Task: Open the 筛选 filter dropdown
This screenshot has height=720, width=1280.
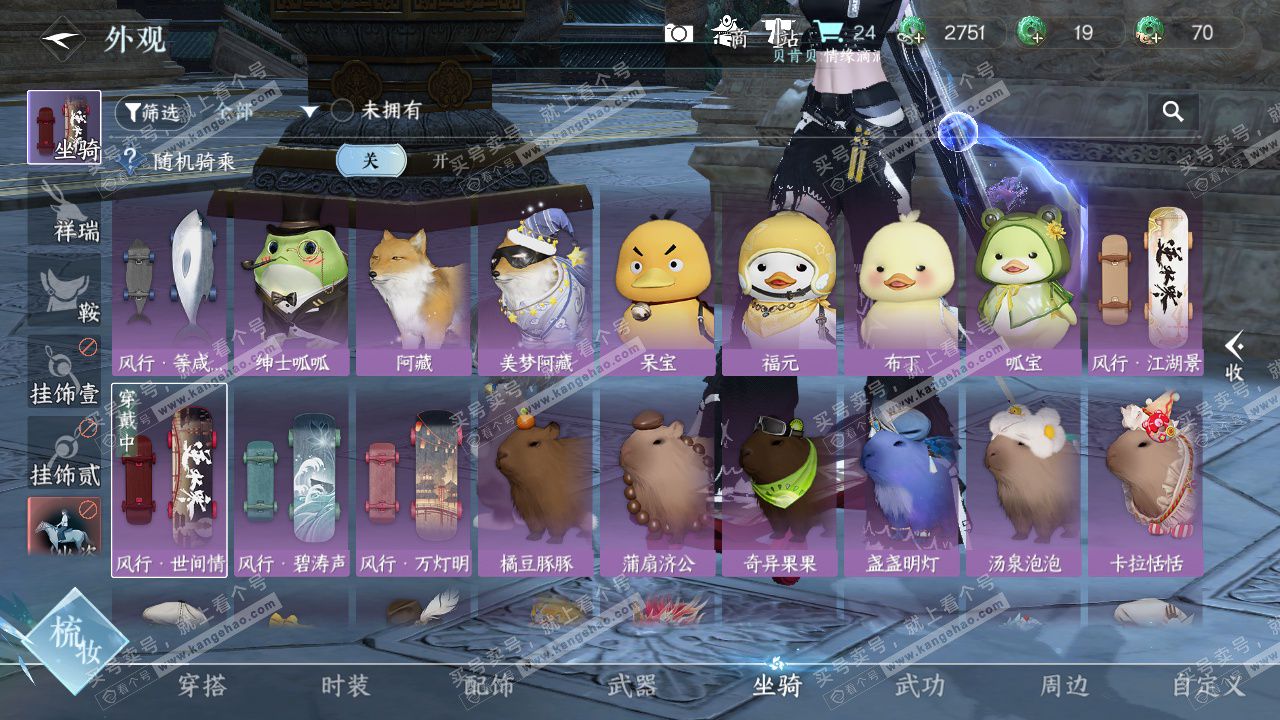Action: (152, 112)
